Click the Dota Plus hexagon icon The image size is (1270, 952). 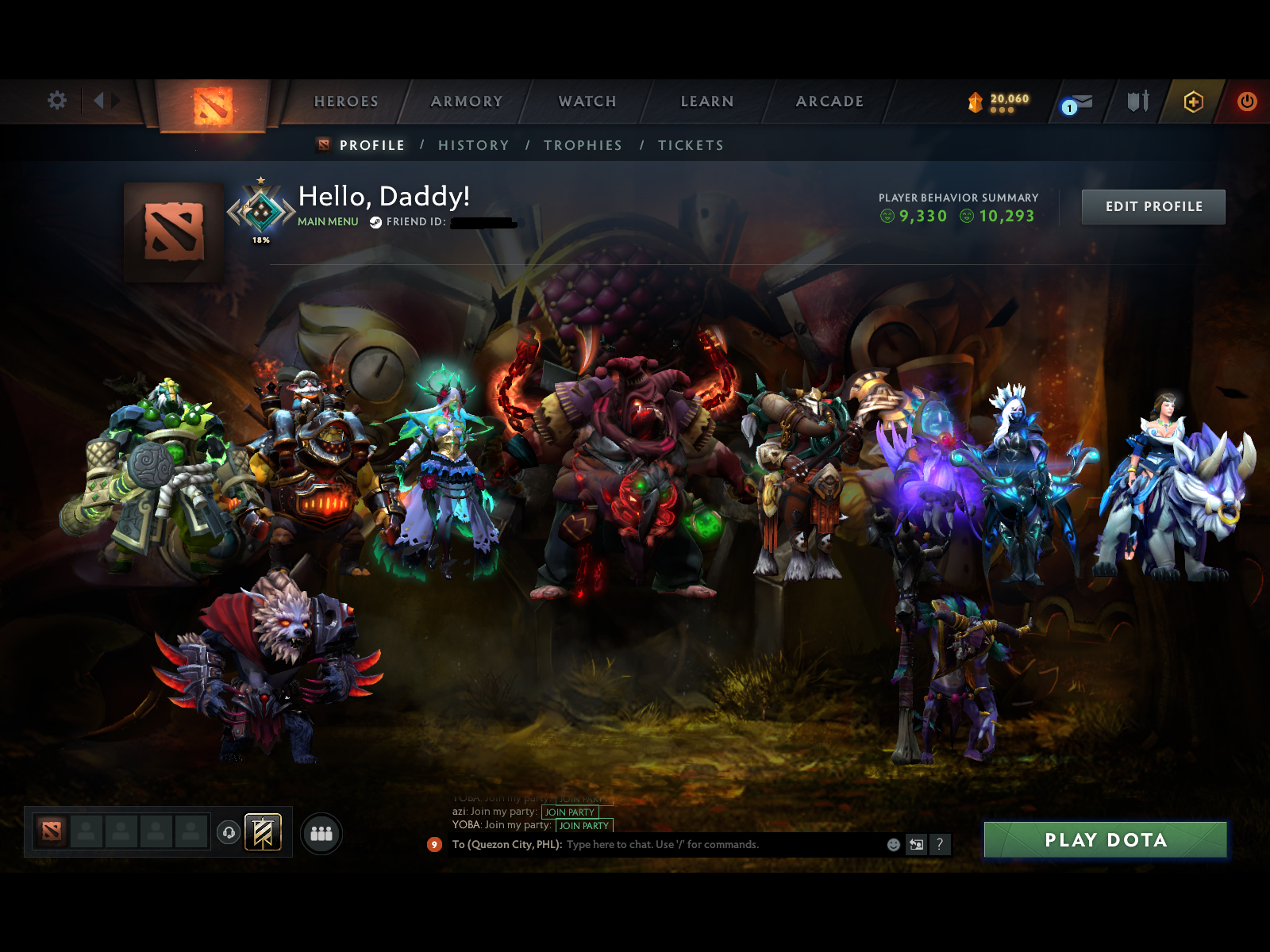tap(1195, 102)
